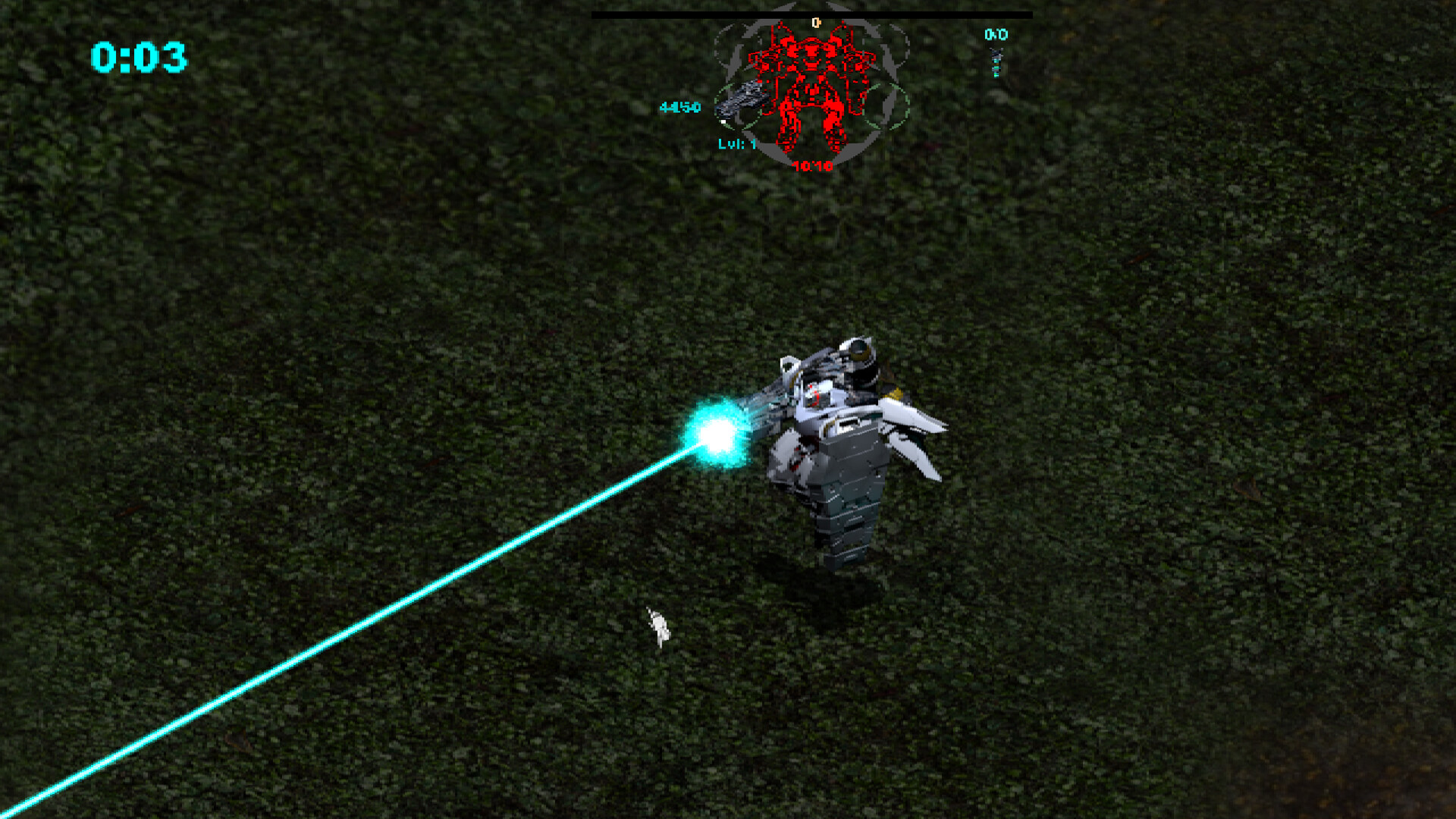Click the item icon below the 0/0 counter
The width and height of the screenshot is (1456, 819).
(996, 63)
